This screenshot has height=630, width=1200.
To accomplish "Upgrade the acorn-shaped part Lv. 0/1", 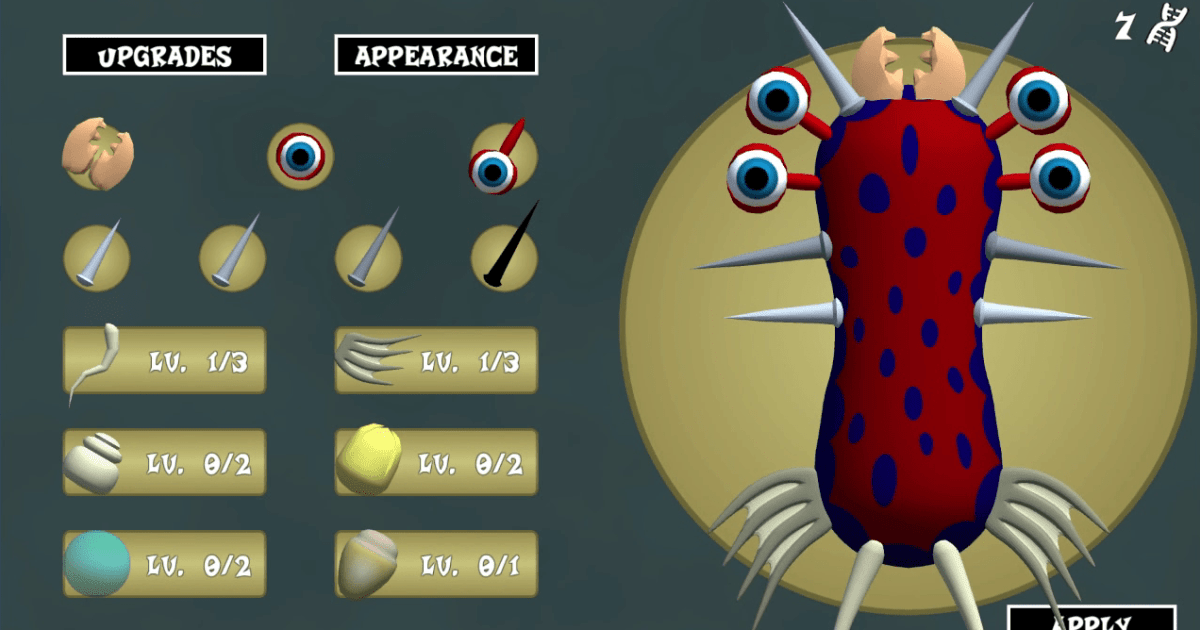I will [x=436, y=564].
